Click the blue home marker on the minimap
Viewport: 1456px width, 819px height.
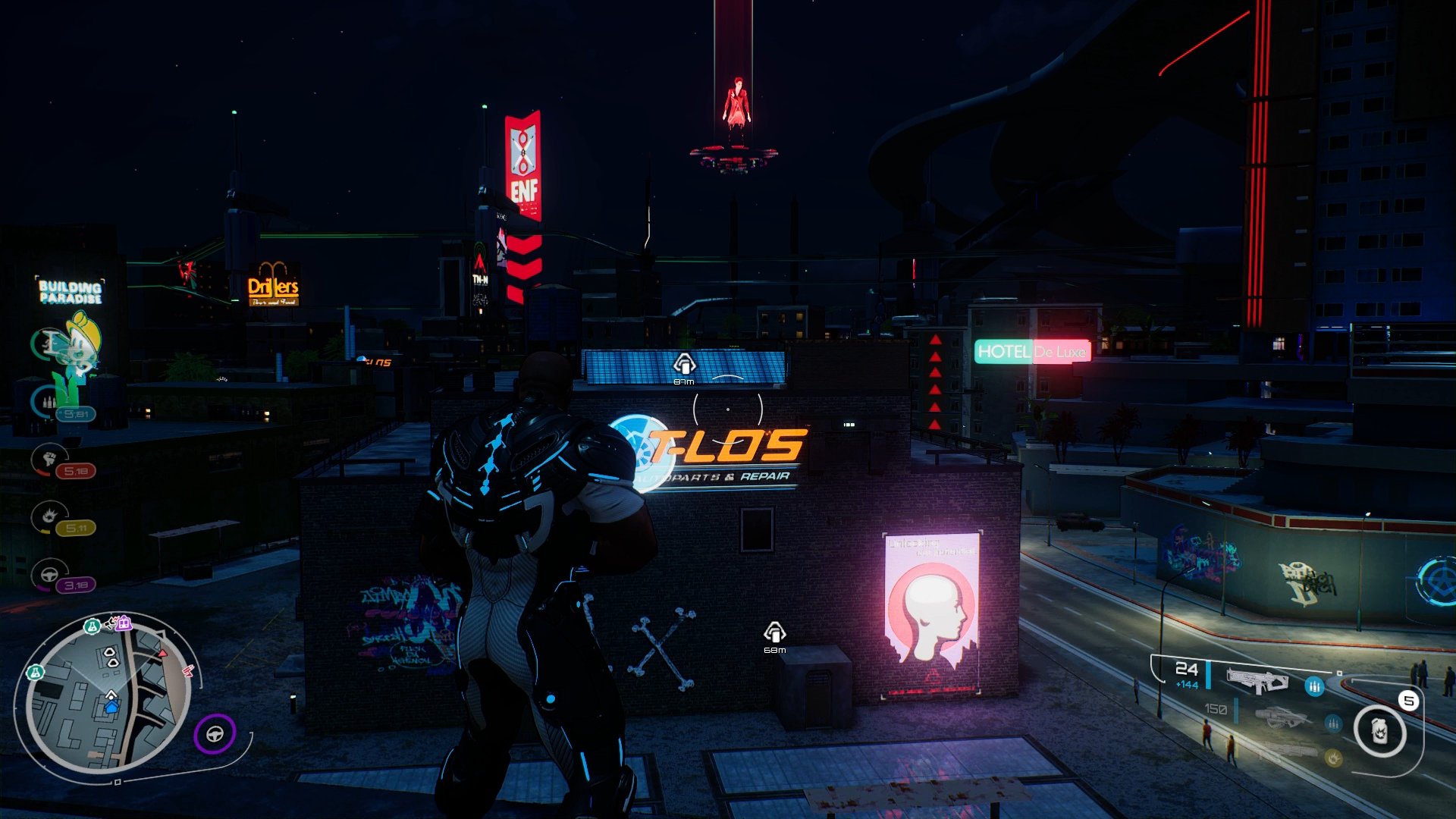[111, 708]
